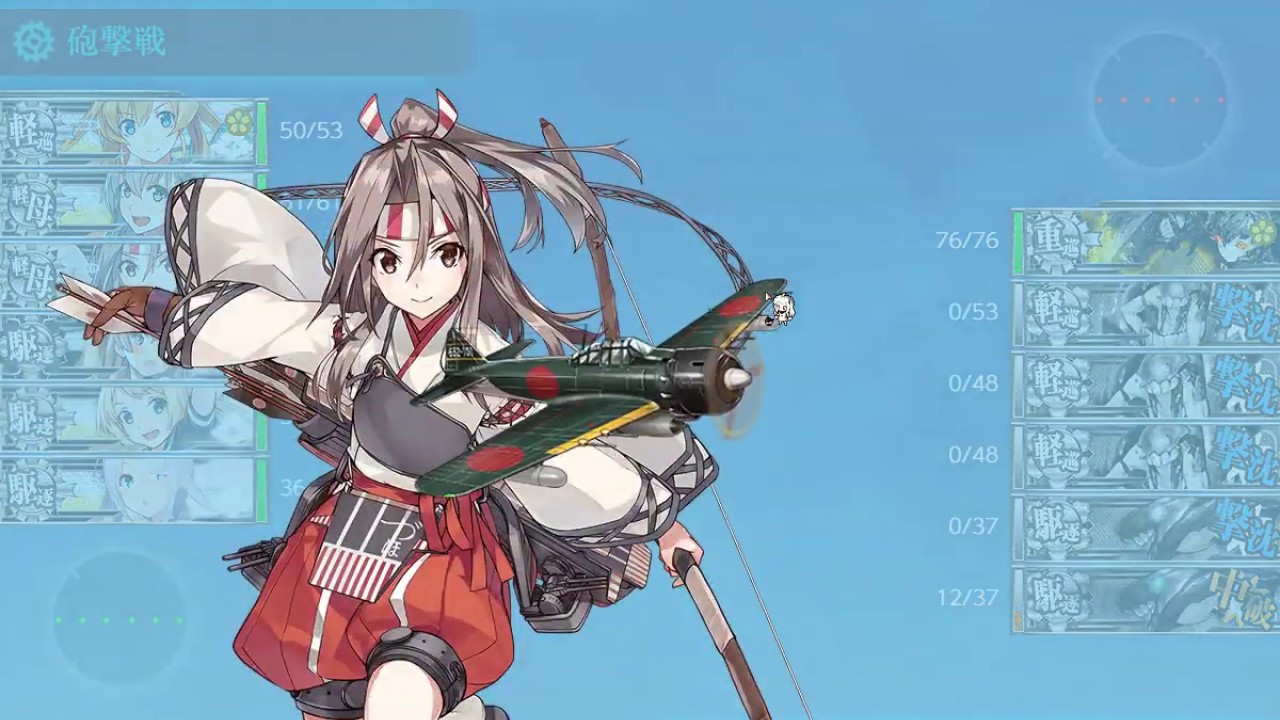This screenshot has height=720, width=1280.
Task: Choose the sunk enemy light cruiser banner at 0/53
Action: tap(1148, 313)
